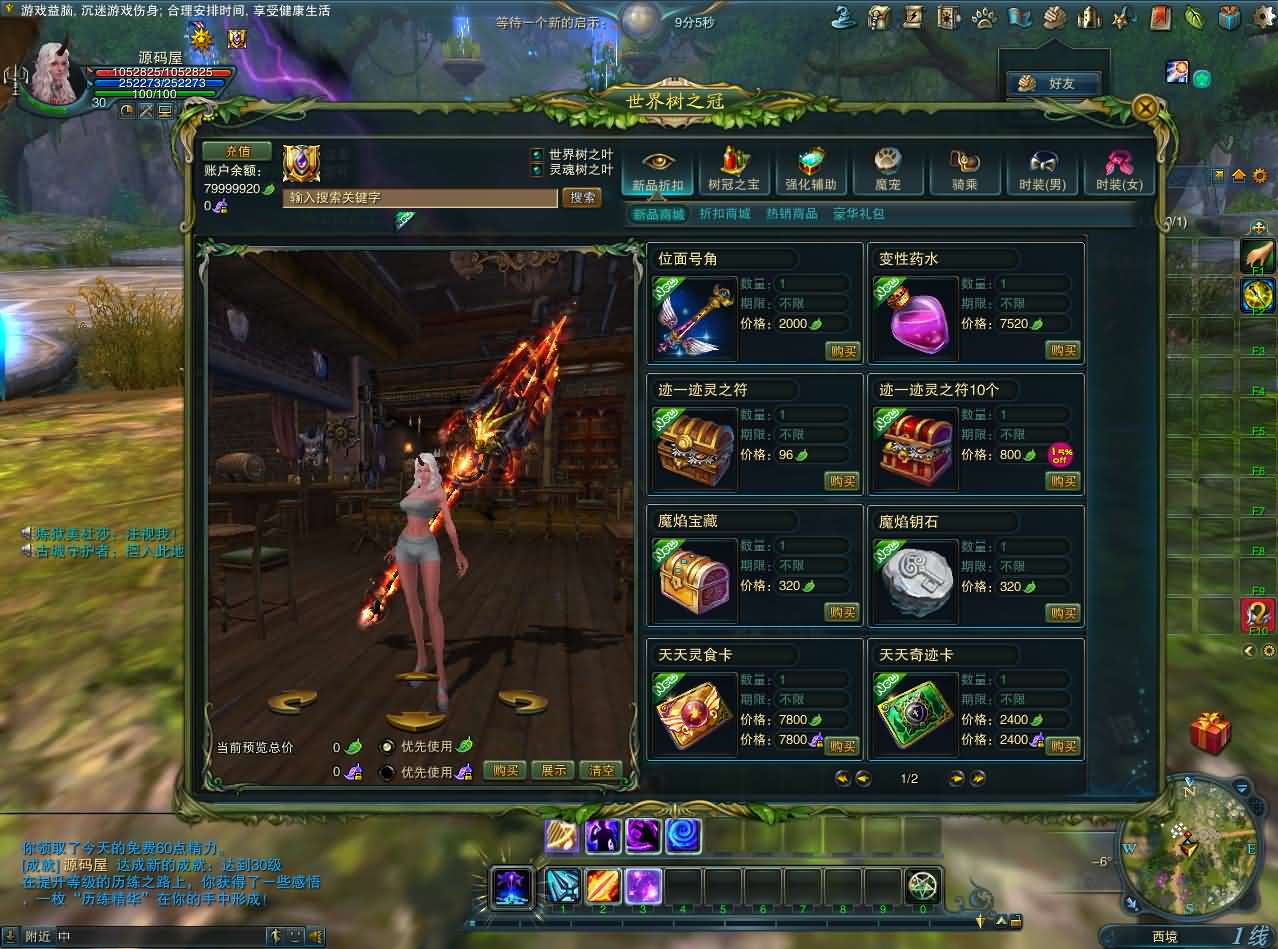Close the 世界树之冠 shop window
The image size is (1278, 949).
pos(1146,107)
